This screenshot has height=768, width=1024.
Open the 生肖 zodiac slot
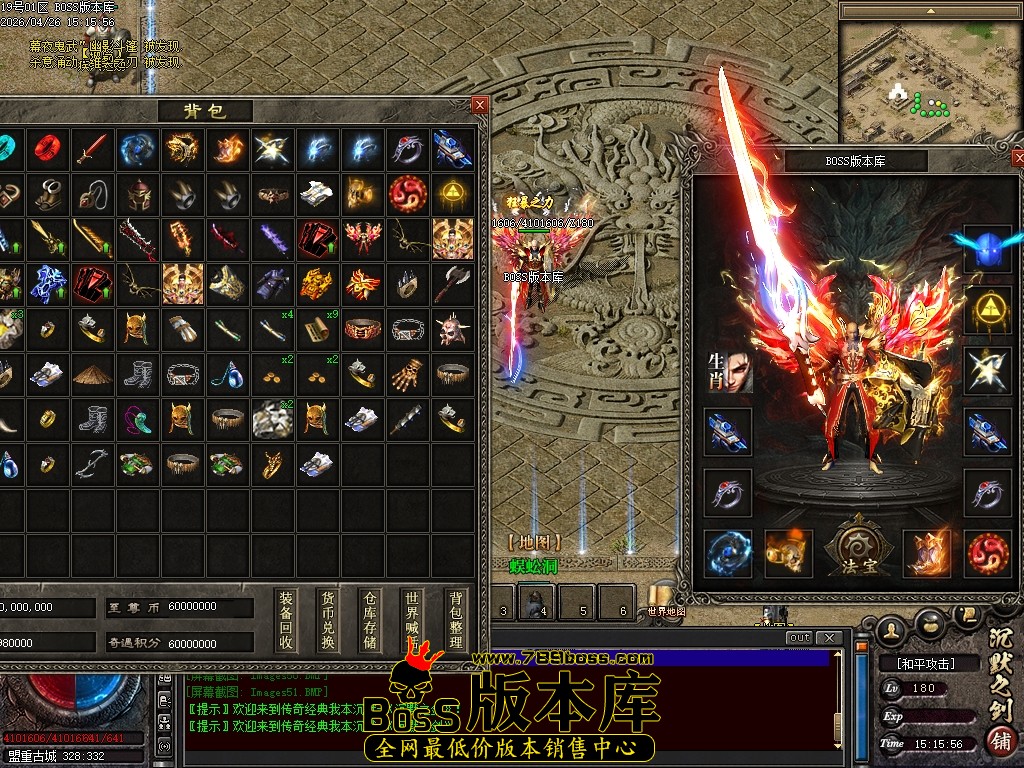point(729,370)
